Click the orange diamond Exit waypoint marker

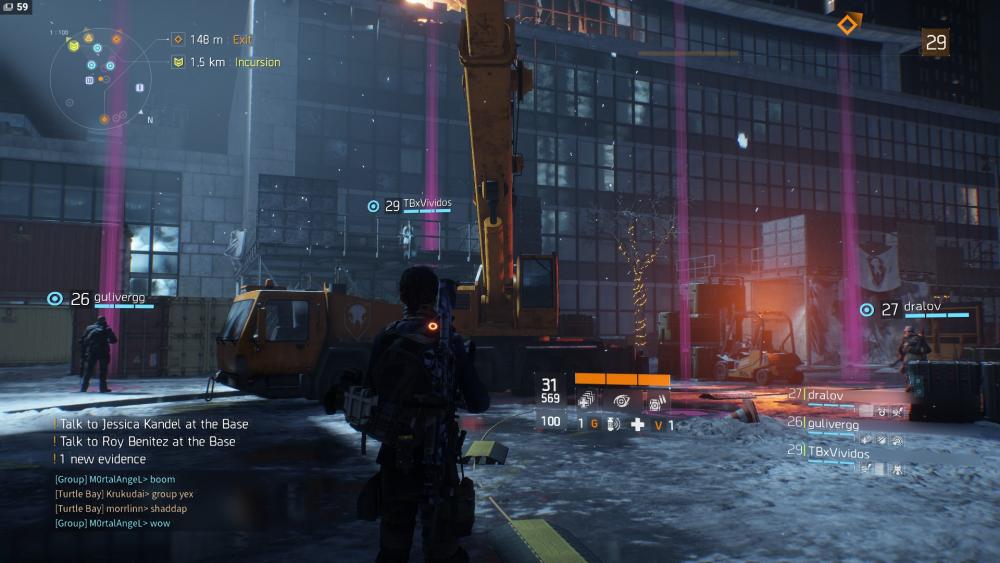point(848,23)
